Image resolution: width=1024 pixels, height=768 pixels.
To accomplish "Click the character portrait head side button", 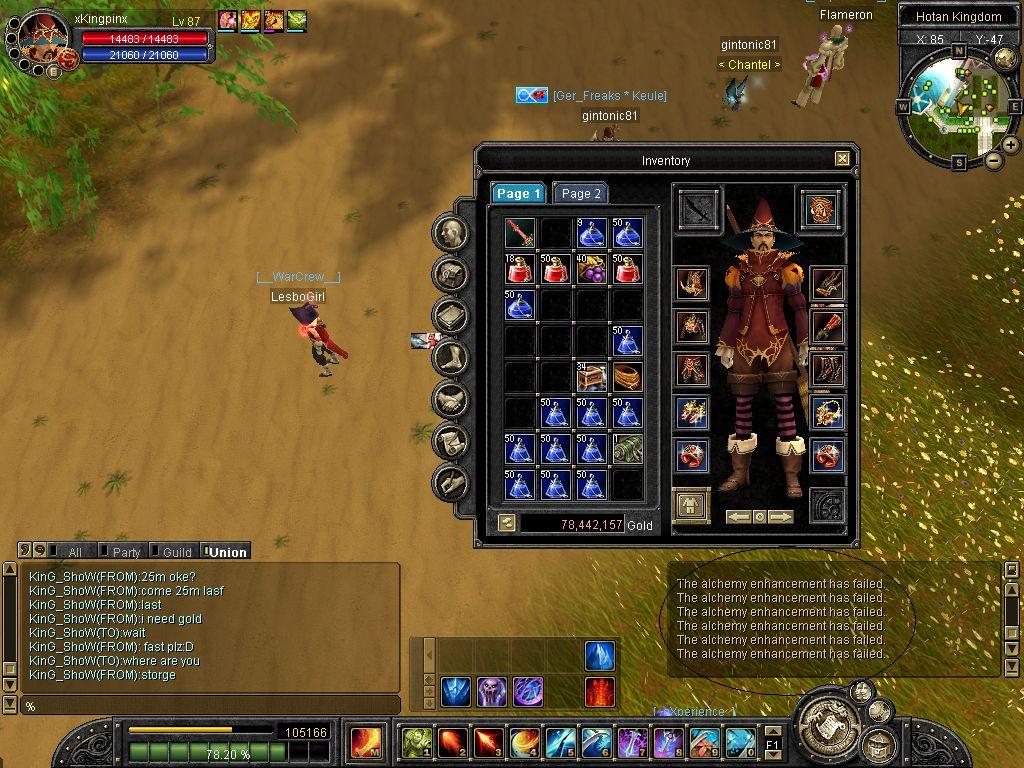I will click(451, 232).
